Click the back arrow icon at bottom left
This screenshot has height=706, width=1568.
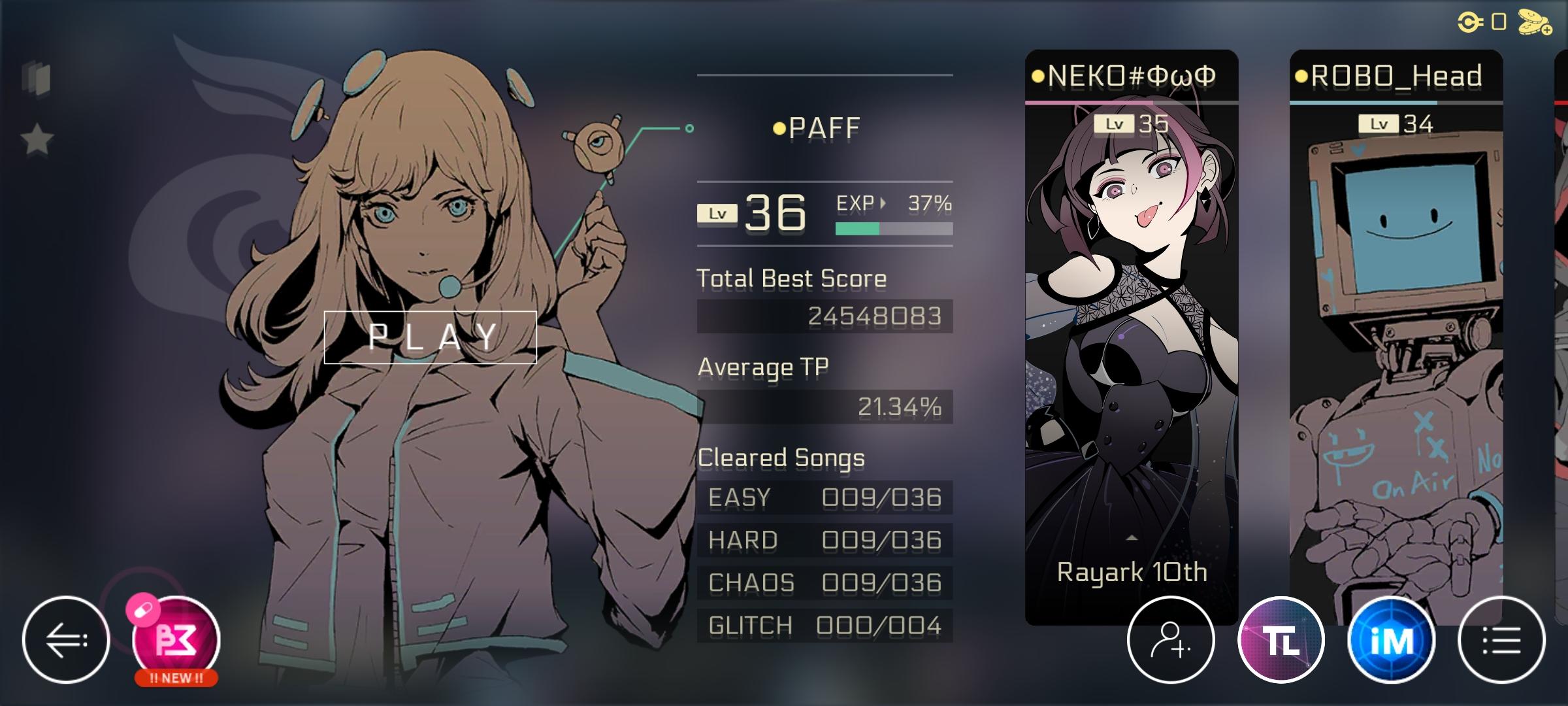(x=67, y=639)
